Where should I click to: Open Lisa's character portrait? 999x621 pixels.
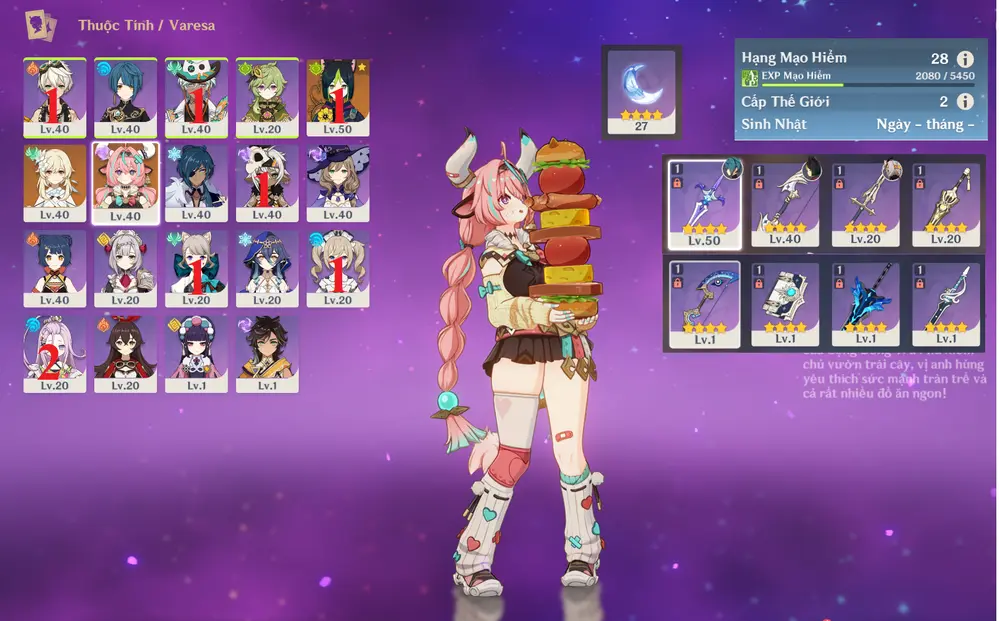[338, 182]
